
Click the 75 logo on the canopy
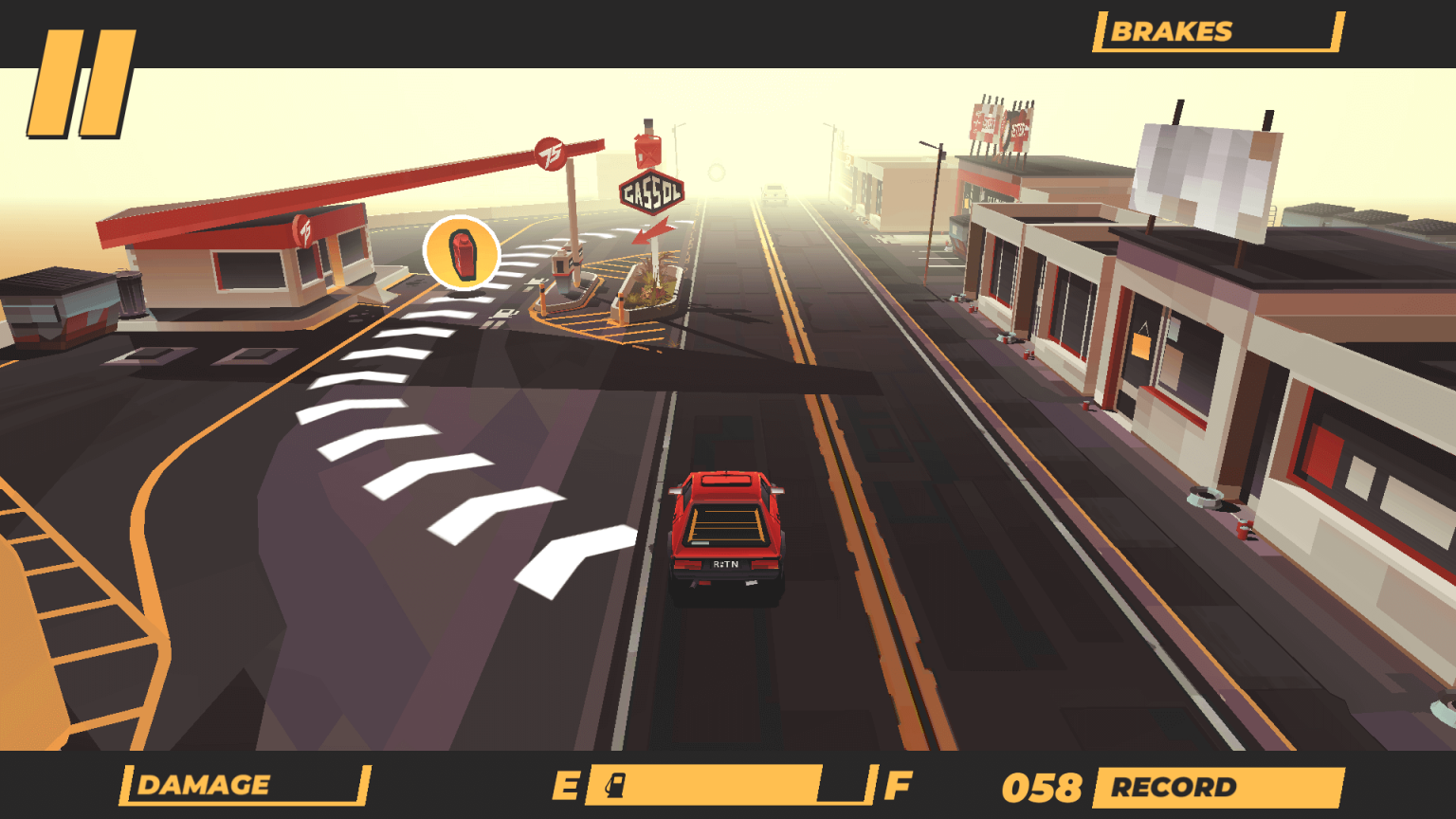point(550,152)
